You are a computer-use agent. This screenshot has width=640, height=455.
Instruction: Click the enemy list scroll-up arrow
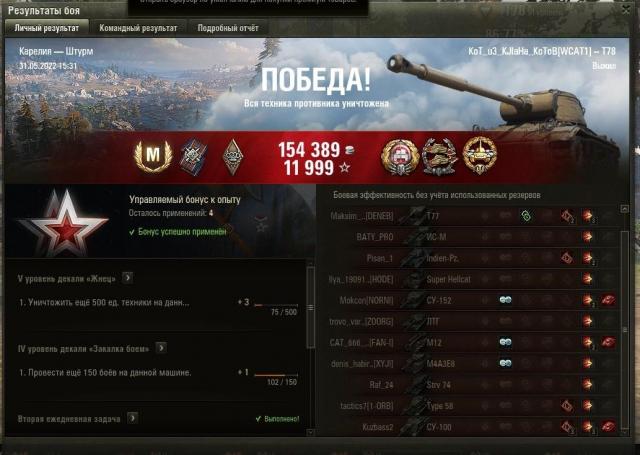pos(625,209)
